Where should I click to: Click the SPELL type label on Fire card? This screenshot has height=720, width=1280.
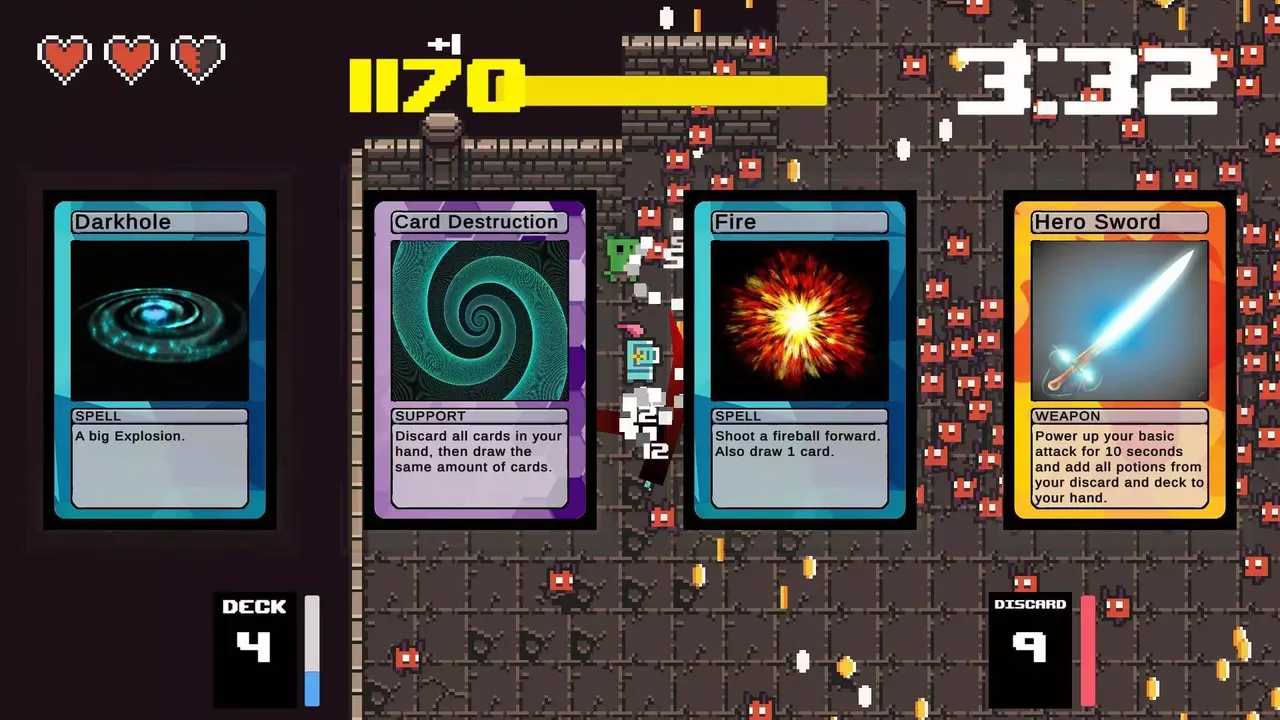pos(737,415)
